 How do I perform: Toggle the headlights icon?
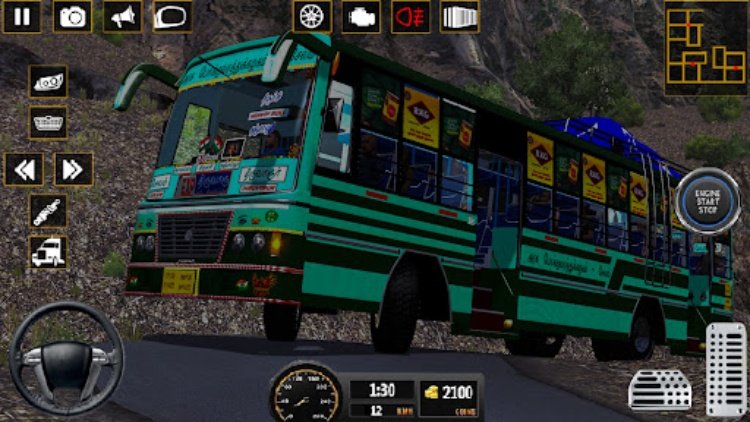[48, 81]
